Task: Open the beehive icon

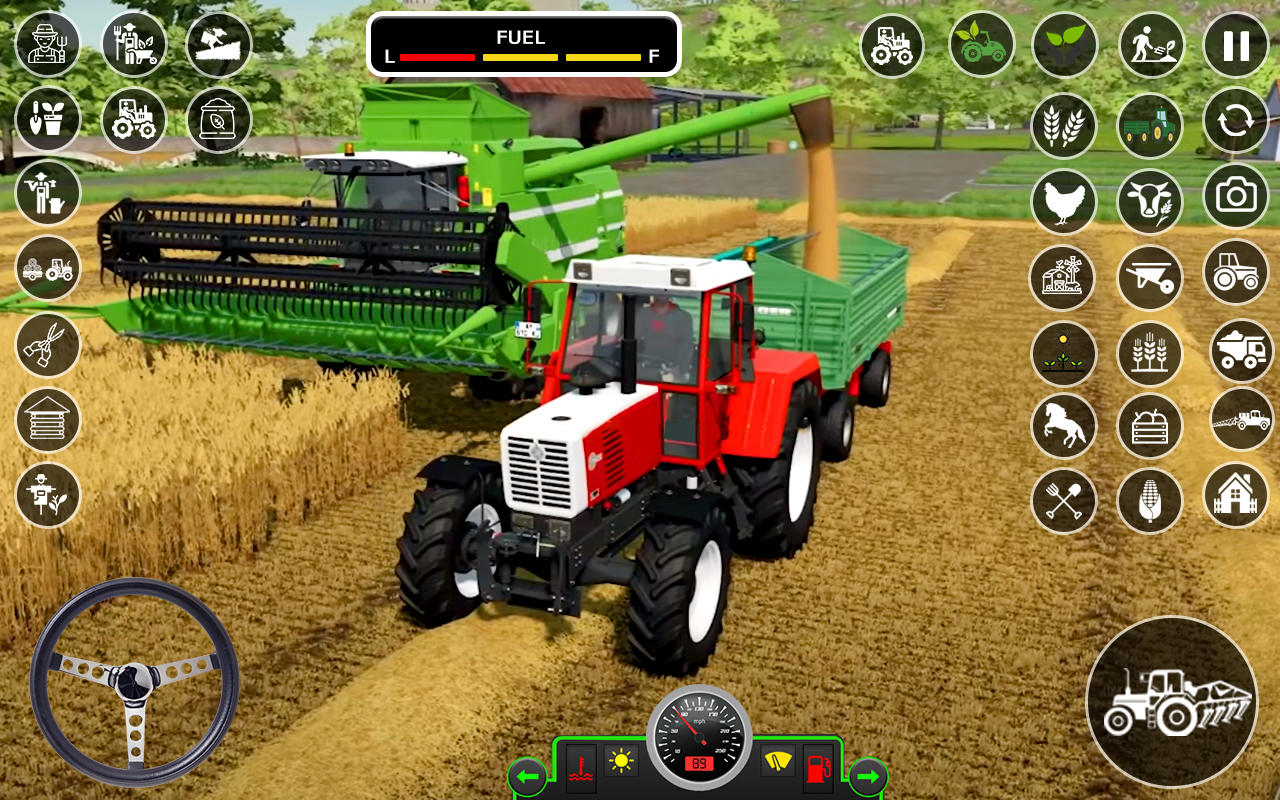Action: click(x=48, y=422)
